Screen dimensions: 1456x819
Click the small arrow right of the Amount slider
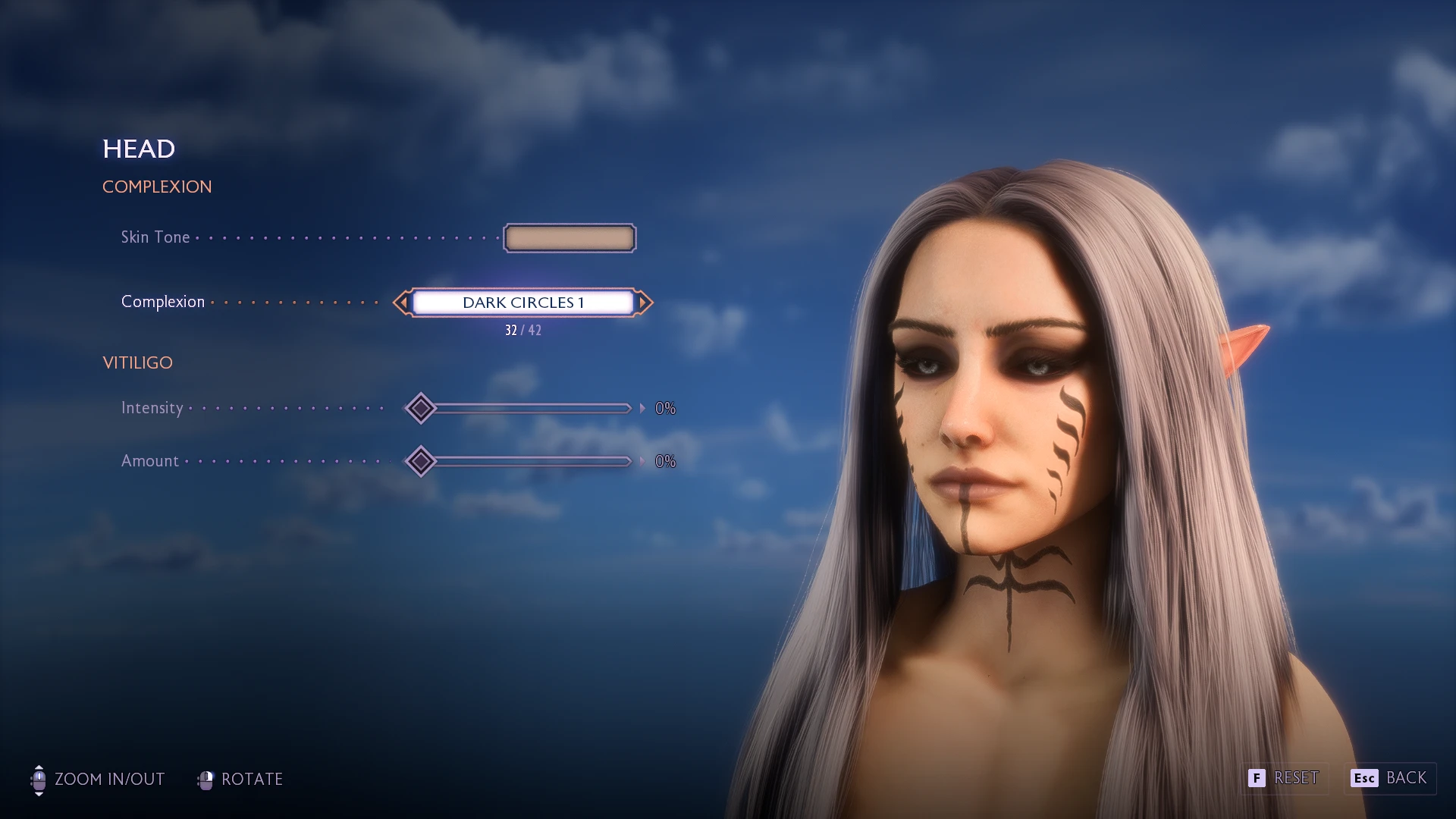point(641,461)
